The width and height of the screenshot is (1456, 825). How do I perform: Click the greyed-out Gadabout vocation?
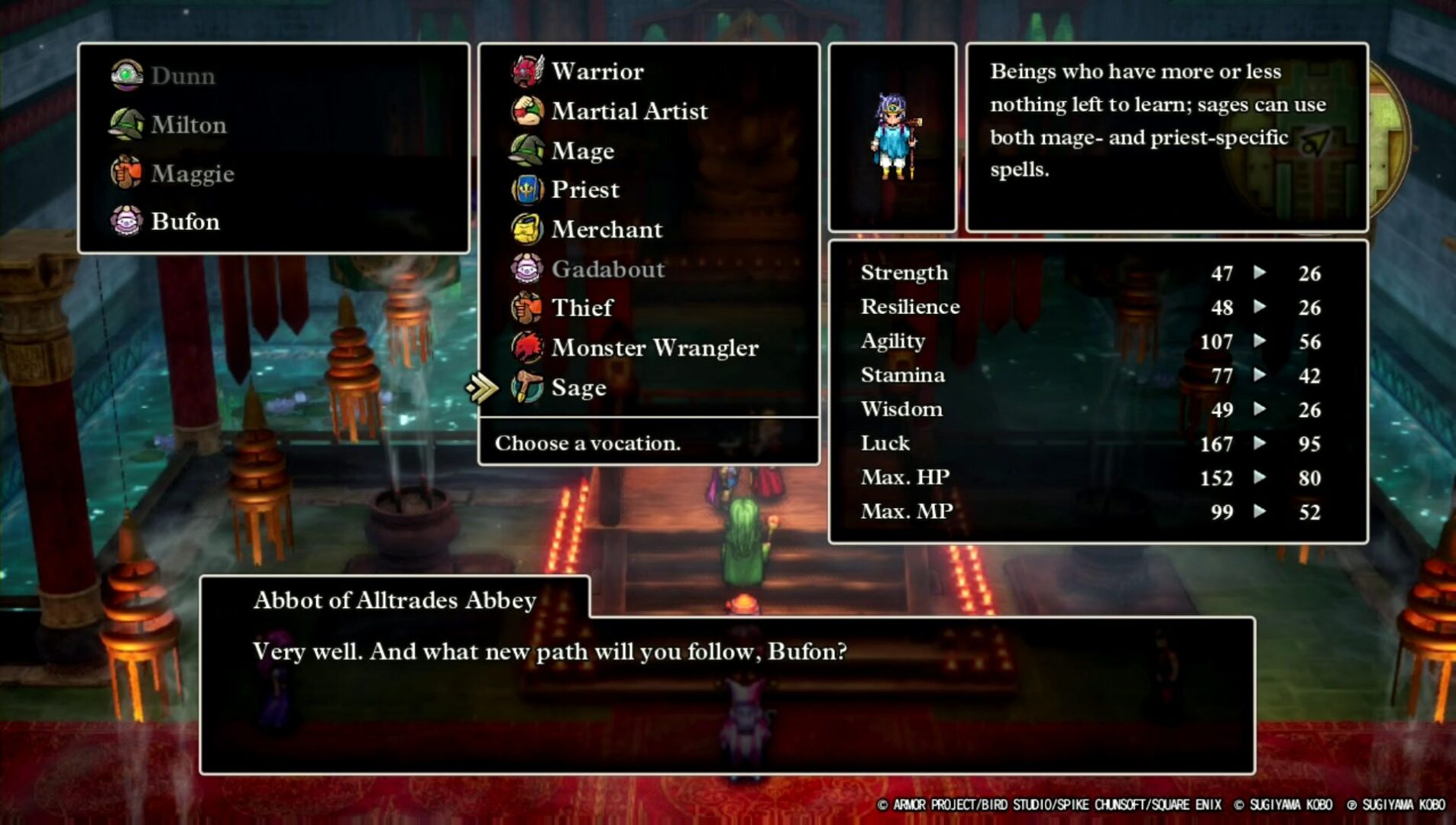[607, 269]
